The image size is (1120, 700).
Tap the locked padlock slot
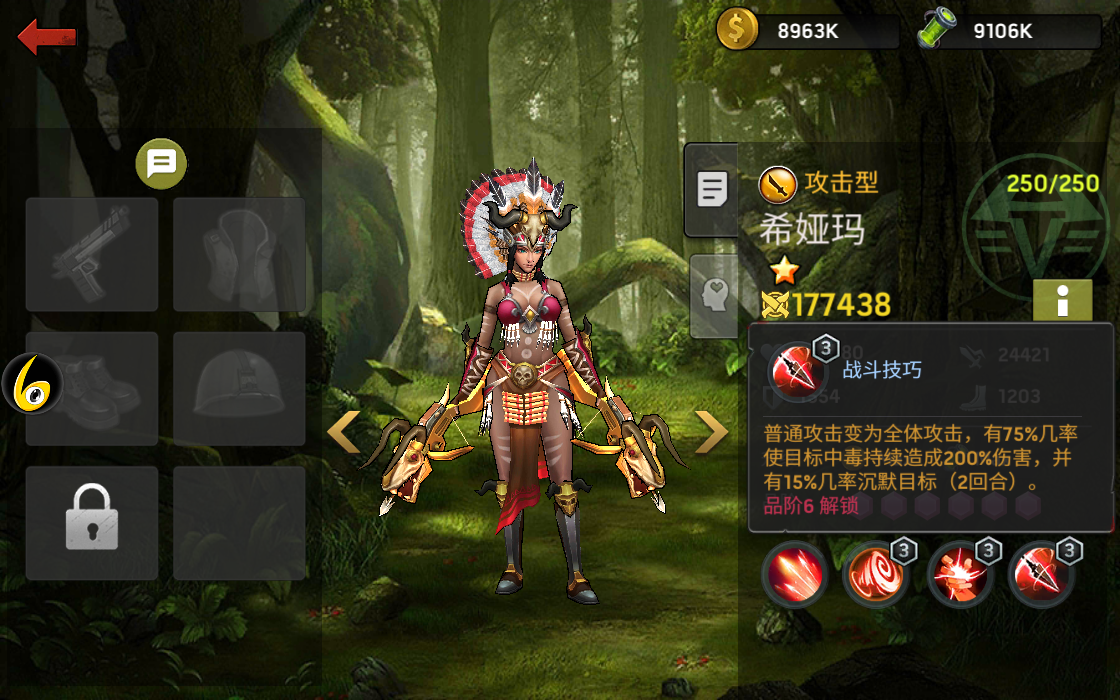click(92, 522)
